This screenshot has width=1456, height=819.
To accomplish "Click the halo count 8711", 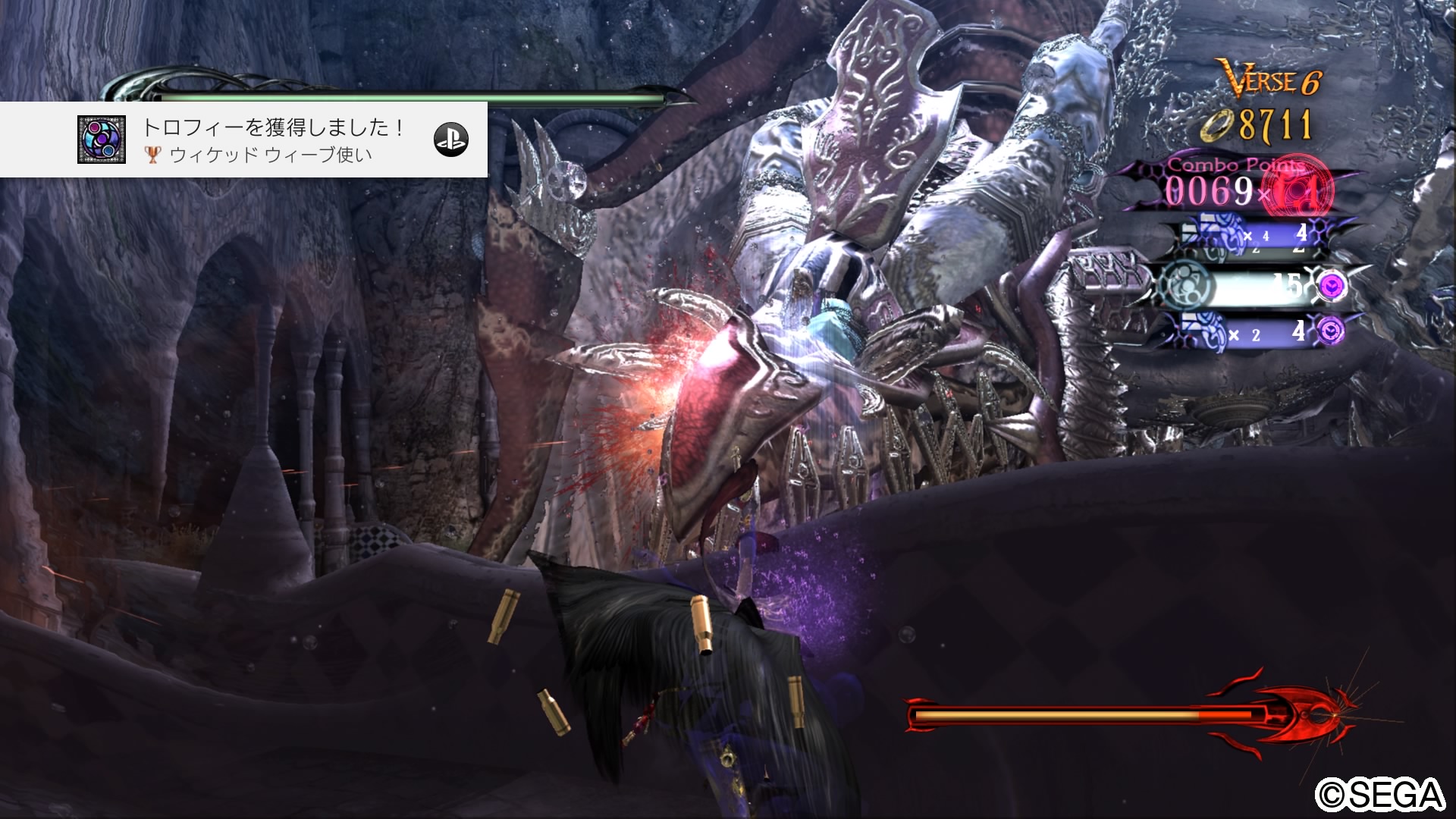I will pos(1277,124).
